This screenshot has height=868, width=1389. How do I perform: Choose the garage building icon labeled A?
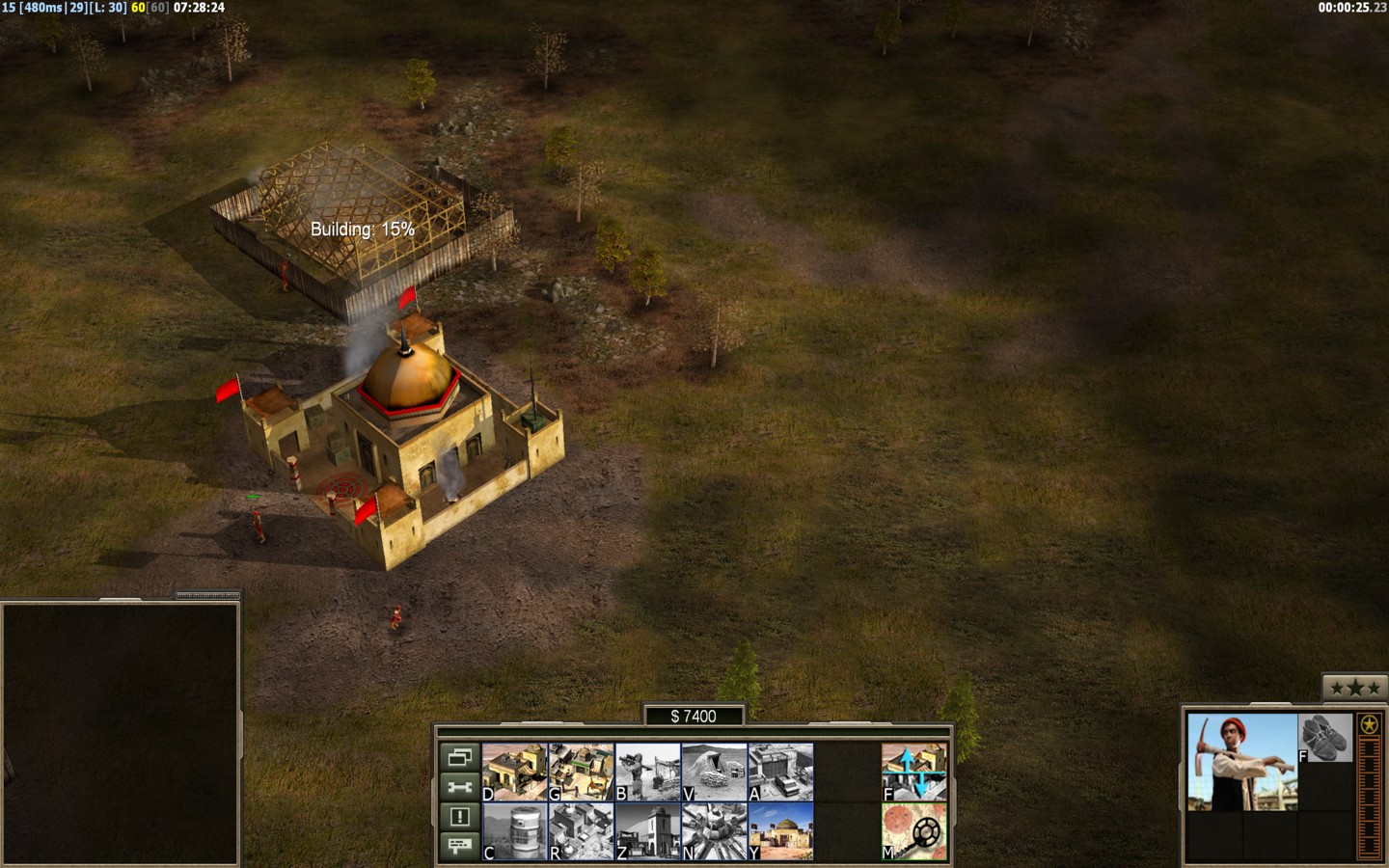(x=780, y=772)
